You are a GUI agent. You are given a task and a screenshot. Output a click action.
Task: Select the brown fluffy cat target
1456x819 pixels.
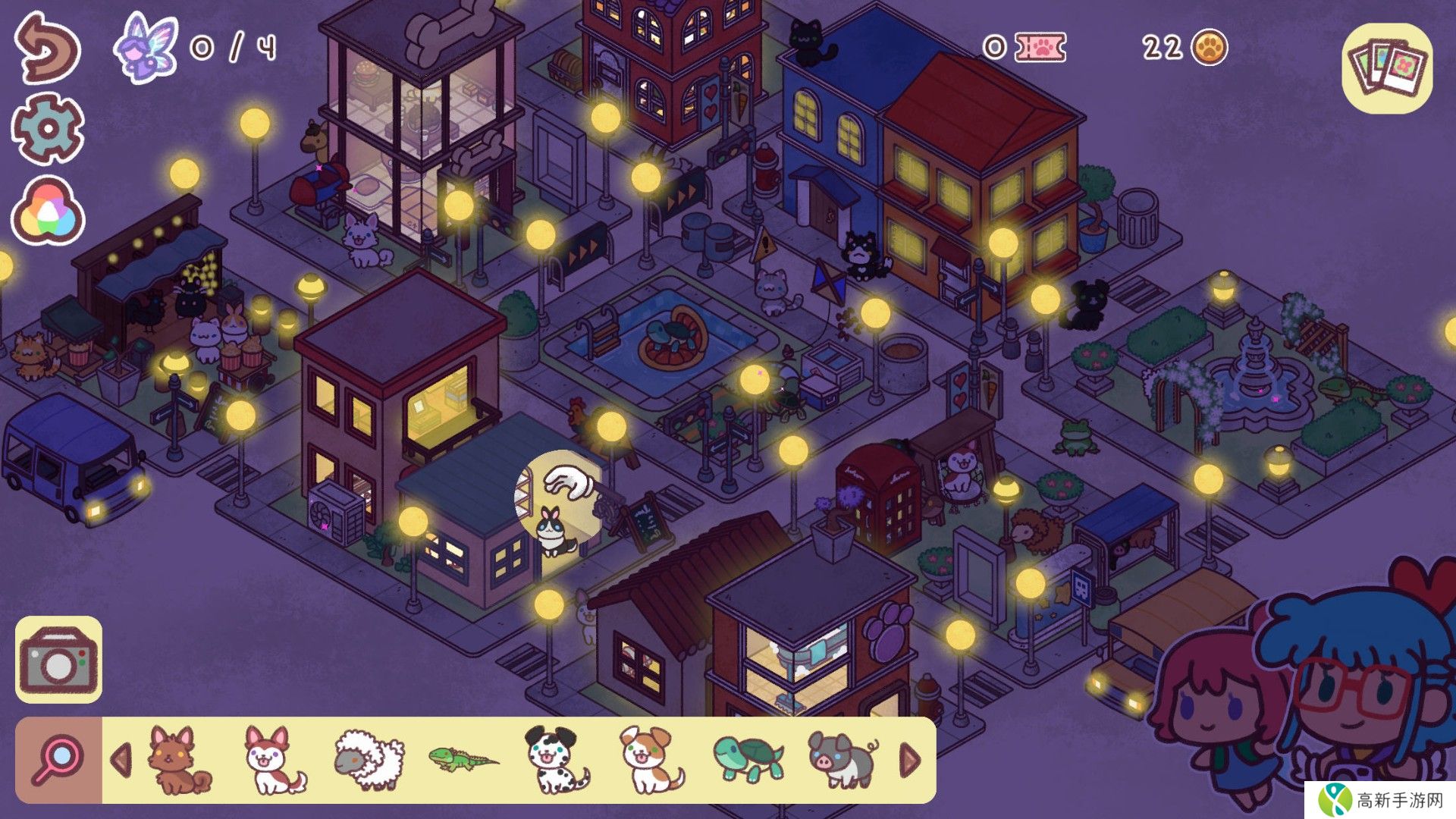point(179,760)
